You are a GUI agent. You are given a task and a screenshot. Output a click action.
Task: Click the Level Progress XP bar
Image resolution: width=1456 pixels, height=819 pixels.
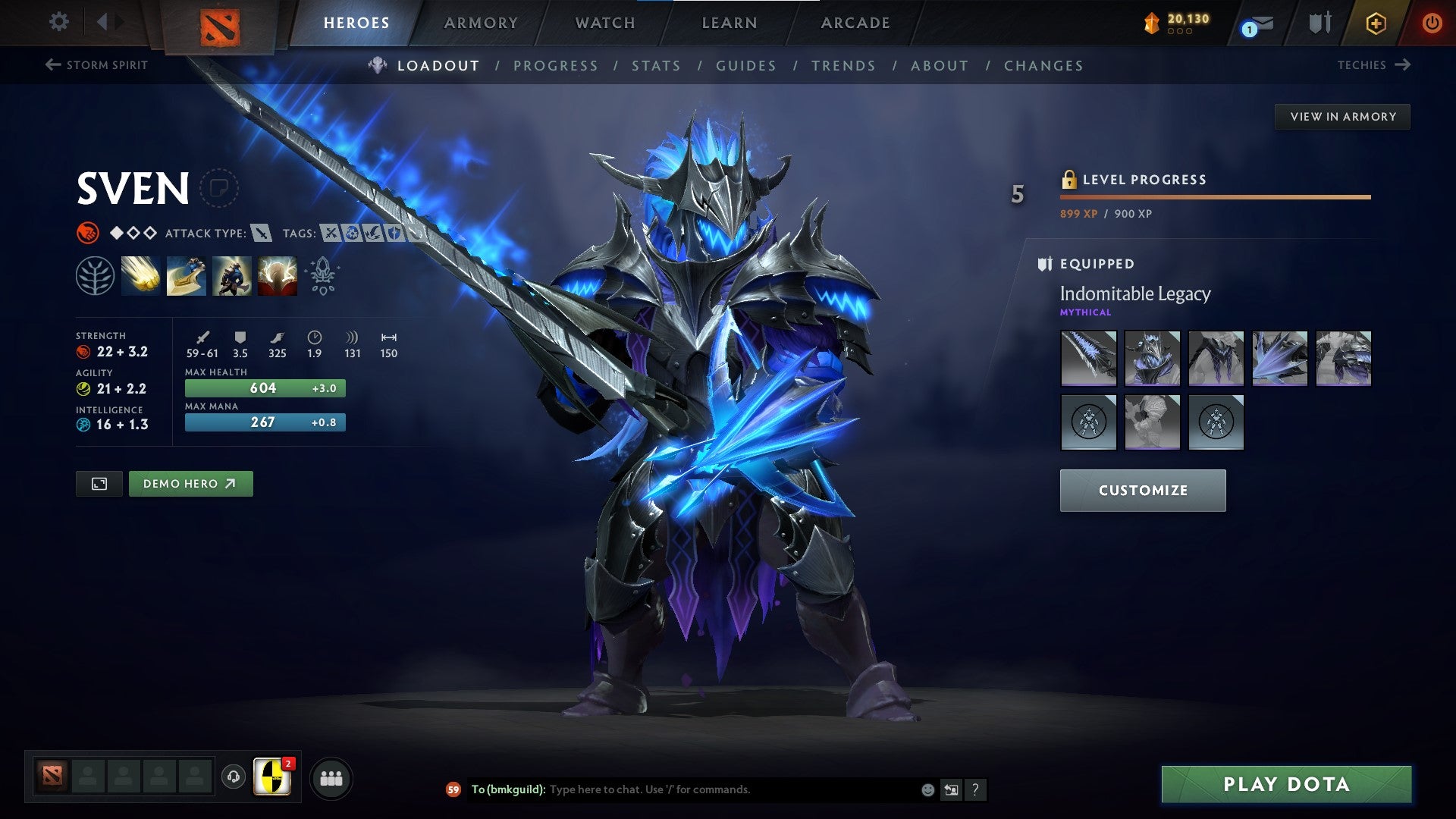1213,196
